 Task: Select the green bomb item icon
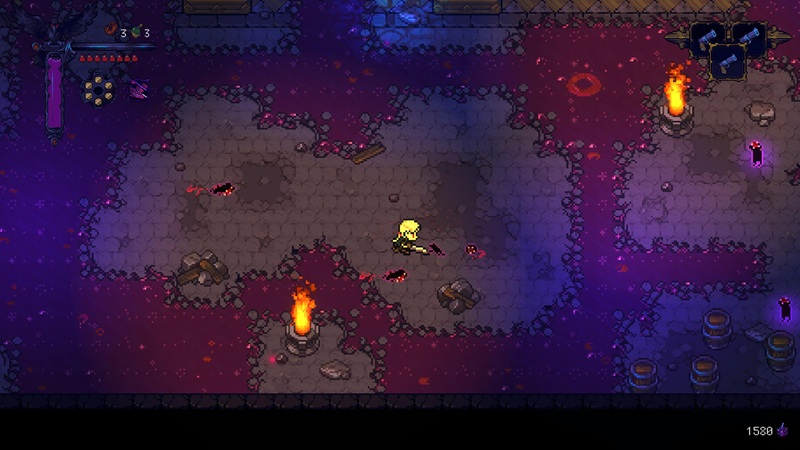click(135, 33)
